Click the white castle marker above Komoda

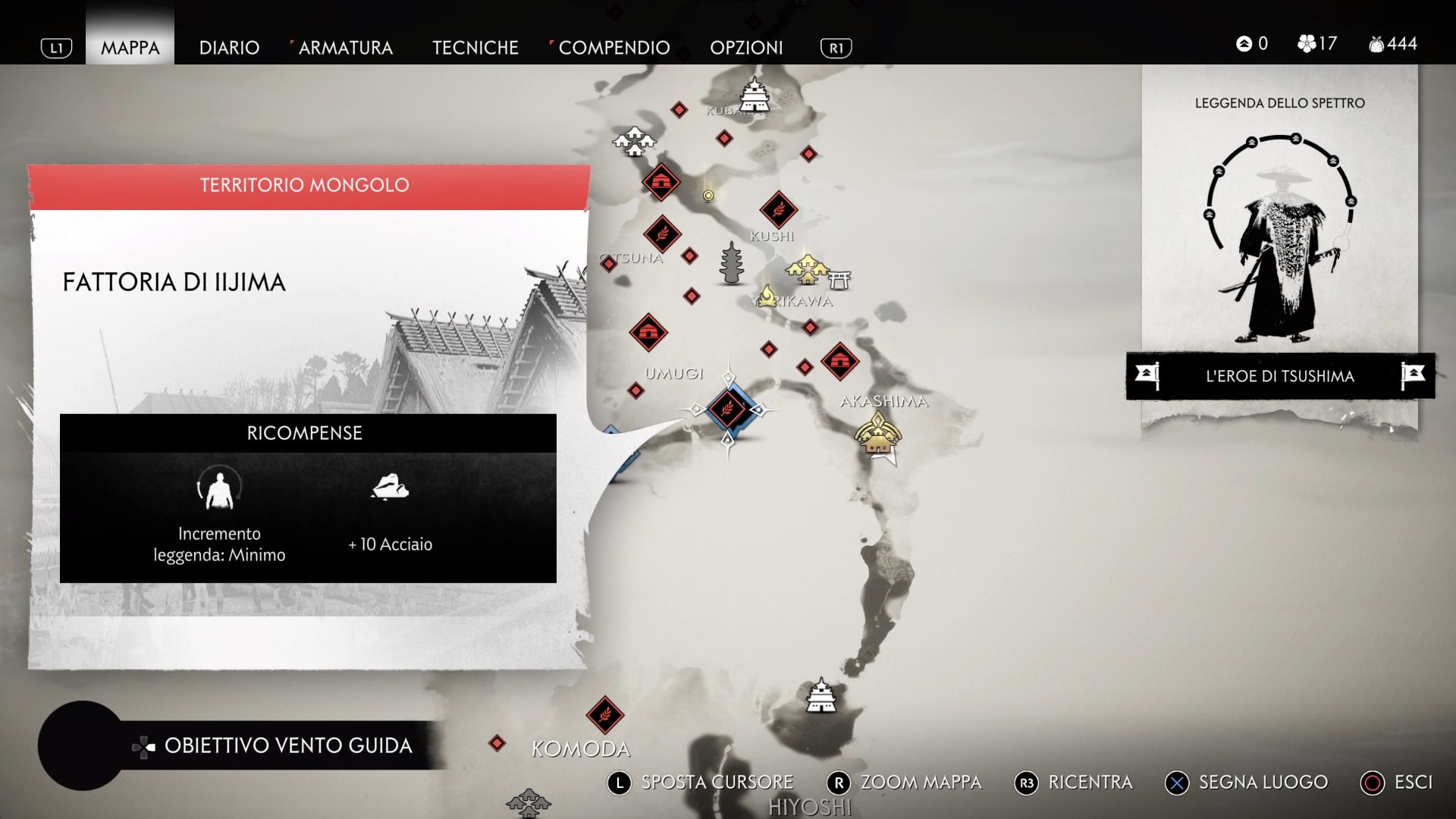click(x=821, y=695)
